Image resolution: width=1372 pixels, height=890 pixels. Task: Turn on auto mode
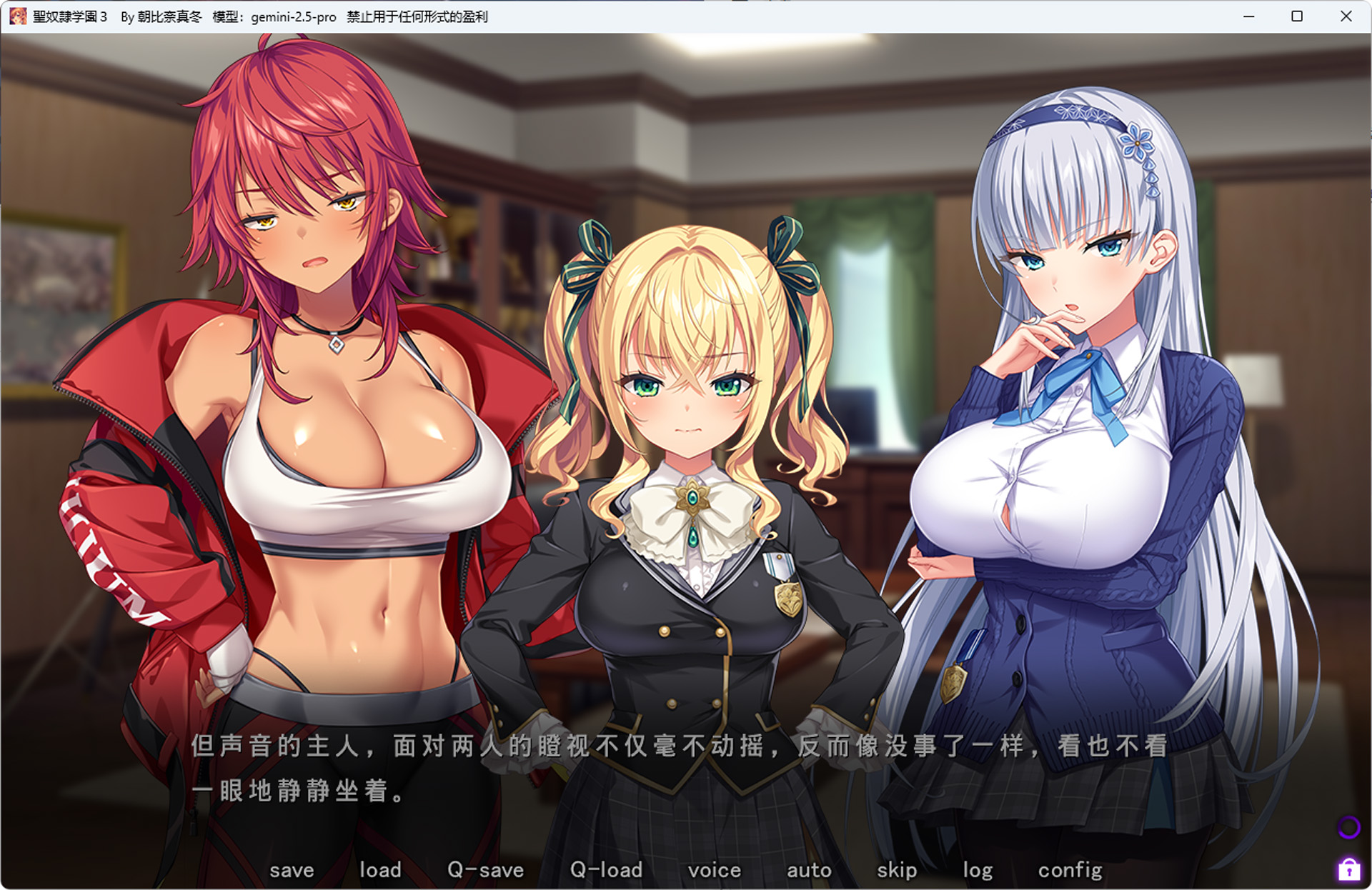point(809,869)
